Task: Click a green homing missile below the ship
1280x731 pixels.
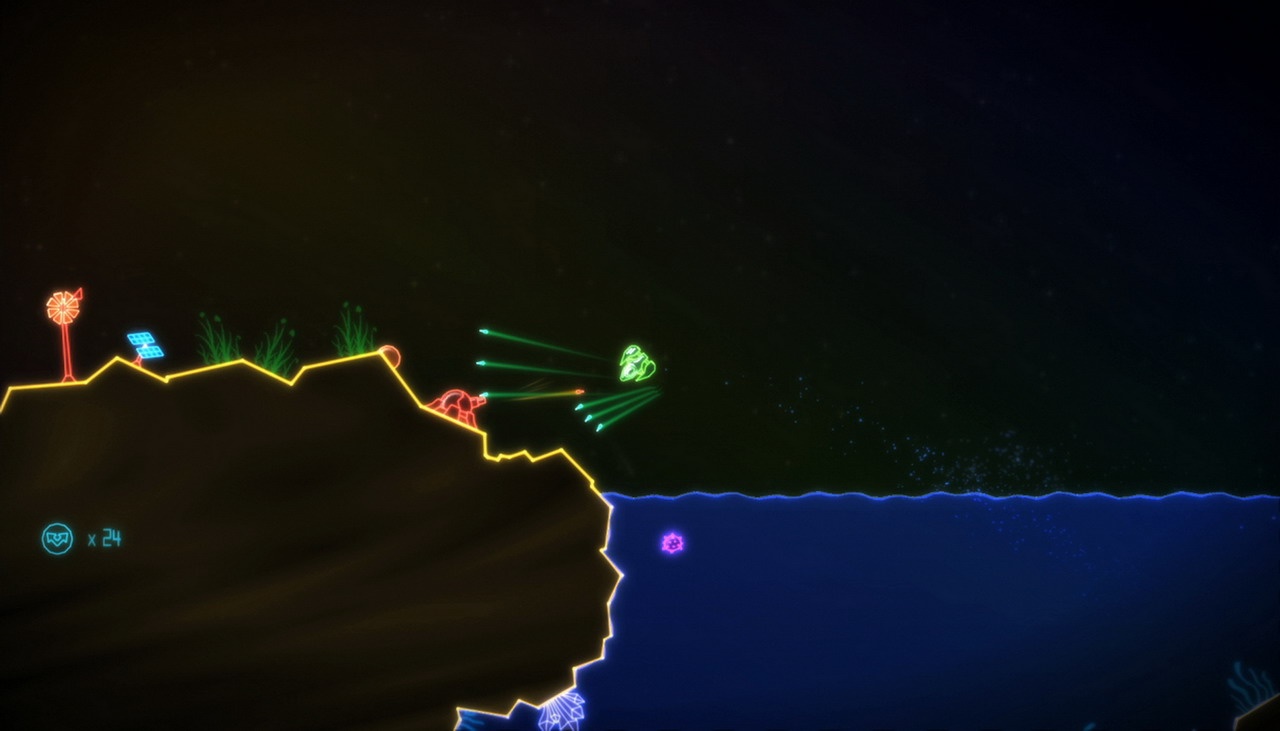Action: point(590,420)
